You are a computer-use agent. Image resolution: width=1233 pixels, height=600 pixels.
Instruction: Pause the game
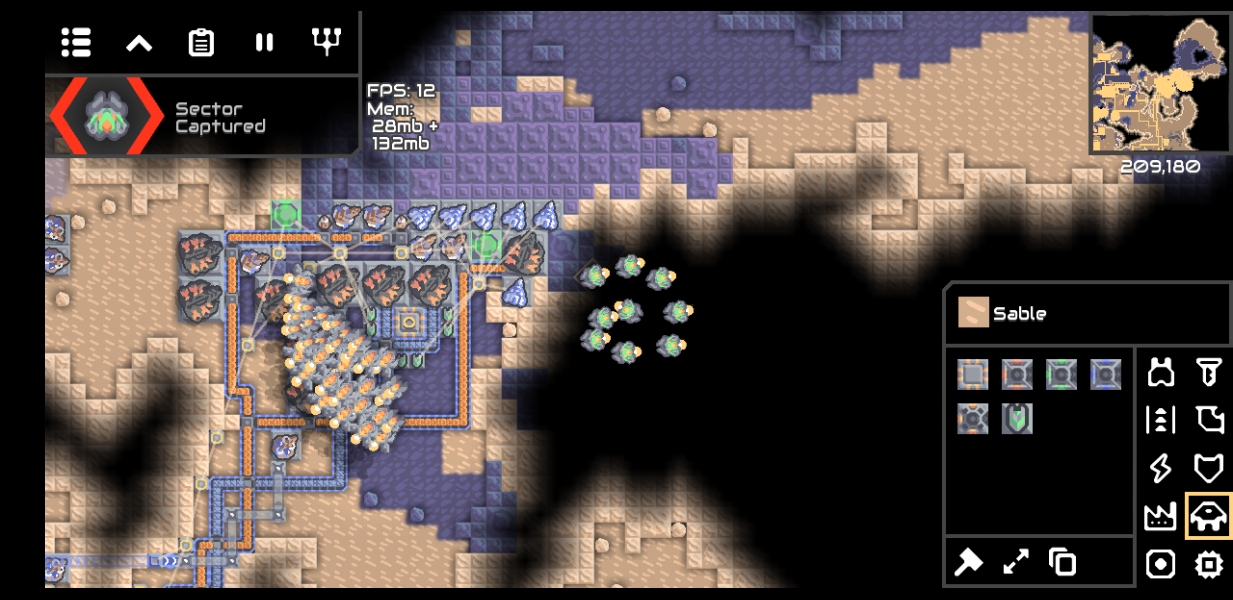click(264, 42)
